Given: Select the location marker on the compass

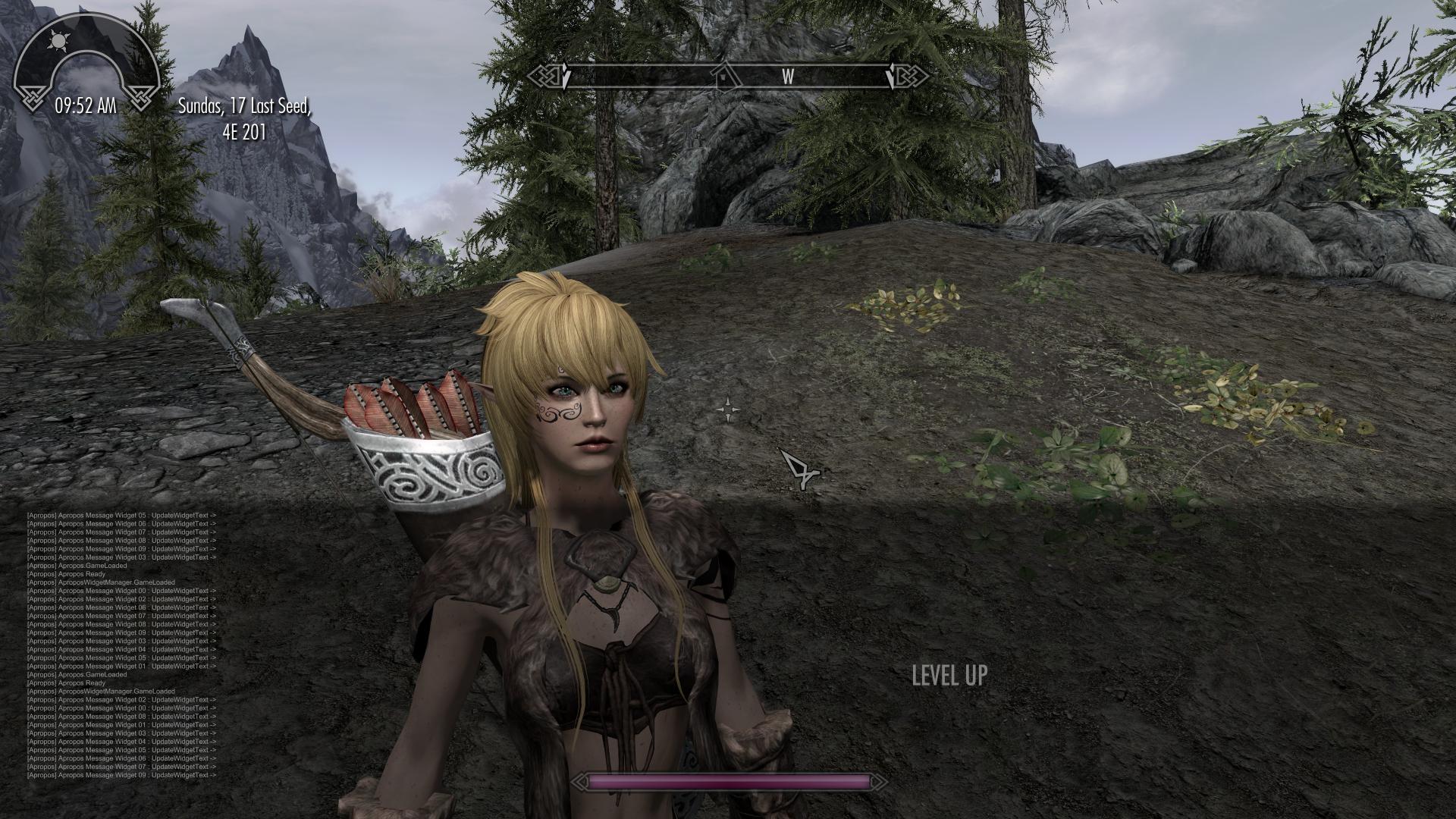Looking at the screenshot, I should tap(725, 75).
